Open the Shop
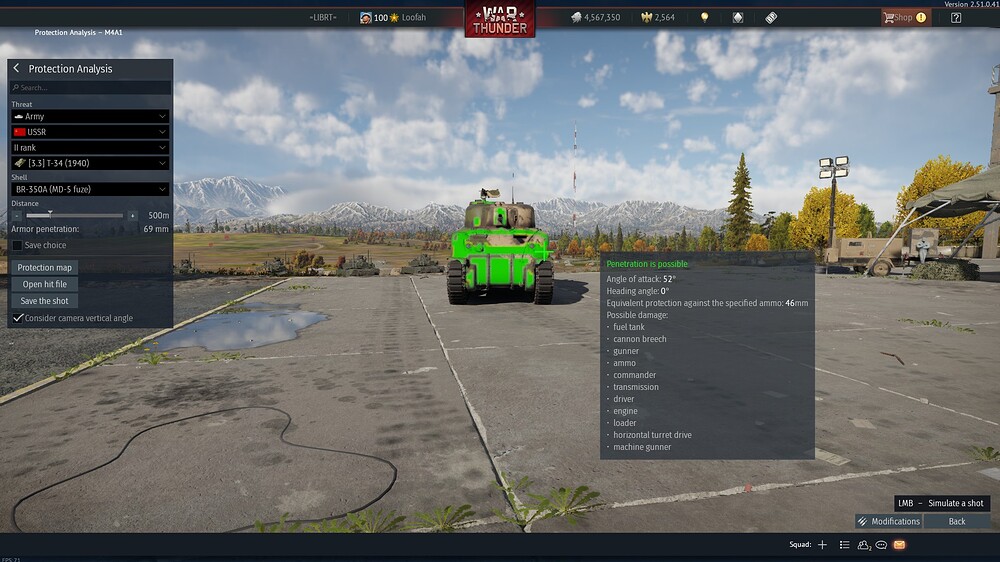 click(x=904, y=17)
